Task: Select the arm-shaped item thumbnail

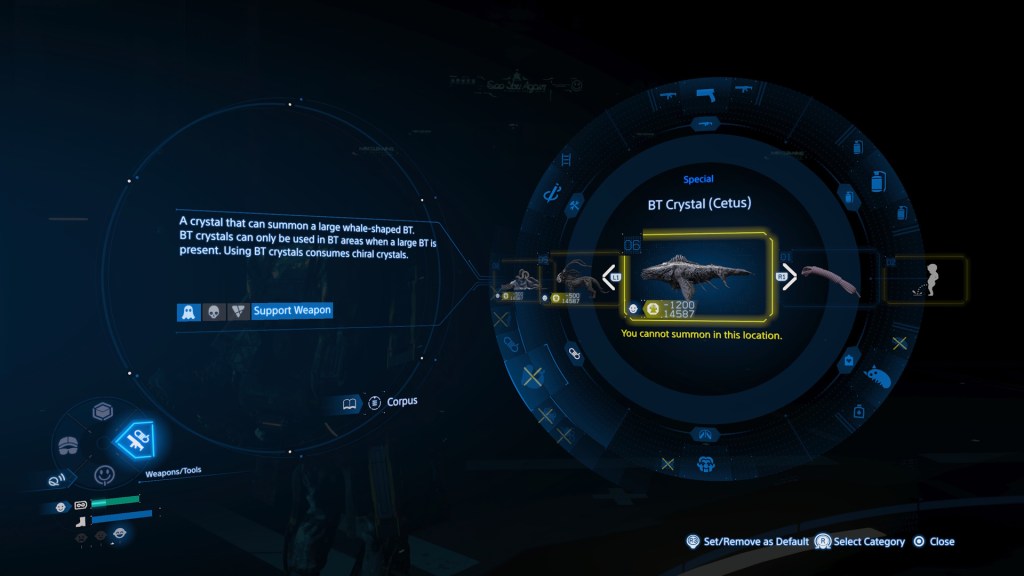Action: click(x=832, y=278)
